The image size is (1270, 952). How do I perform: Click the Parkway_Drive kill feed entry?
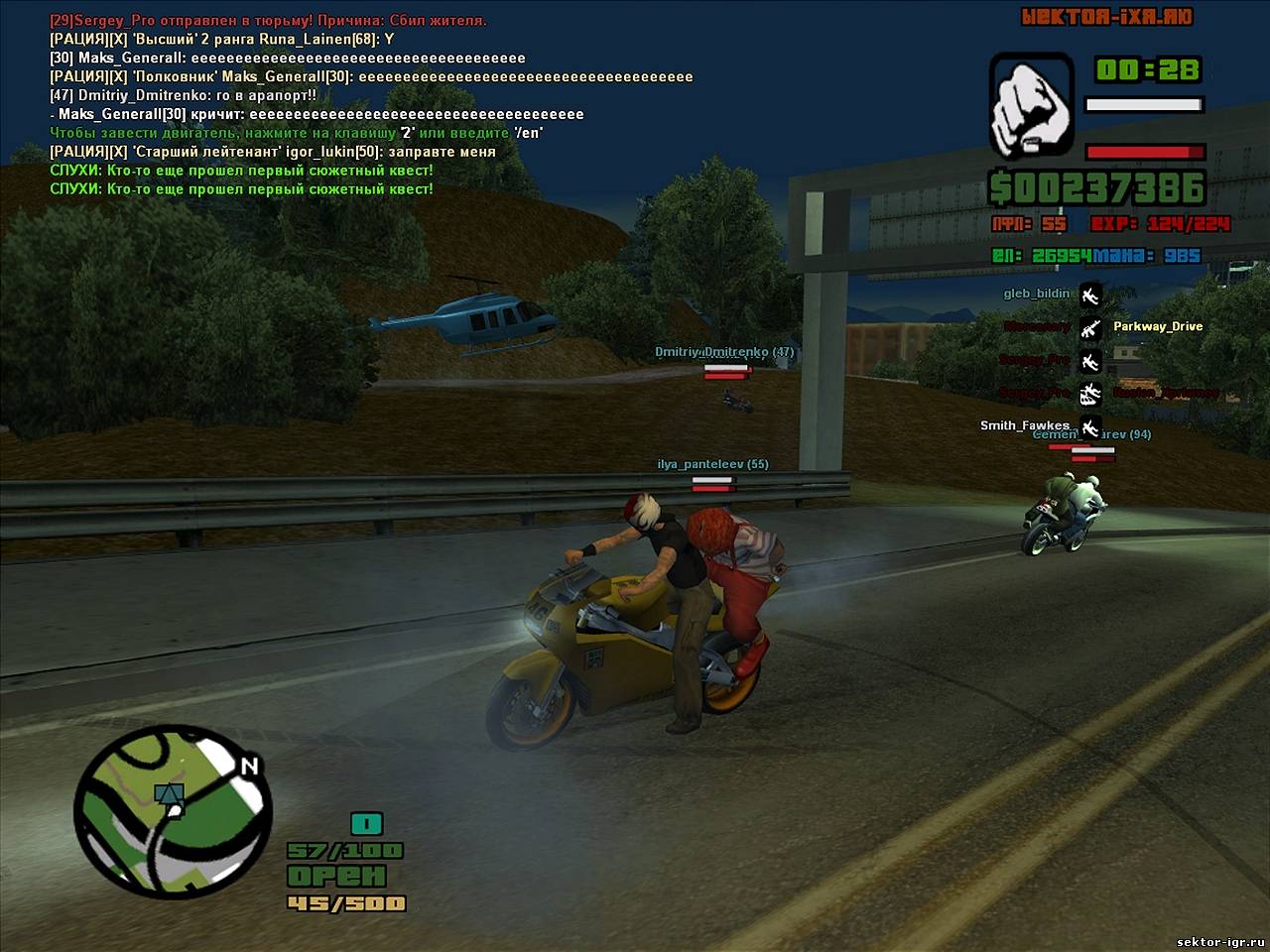(x=1157, y=326)
